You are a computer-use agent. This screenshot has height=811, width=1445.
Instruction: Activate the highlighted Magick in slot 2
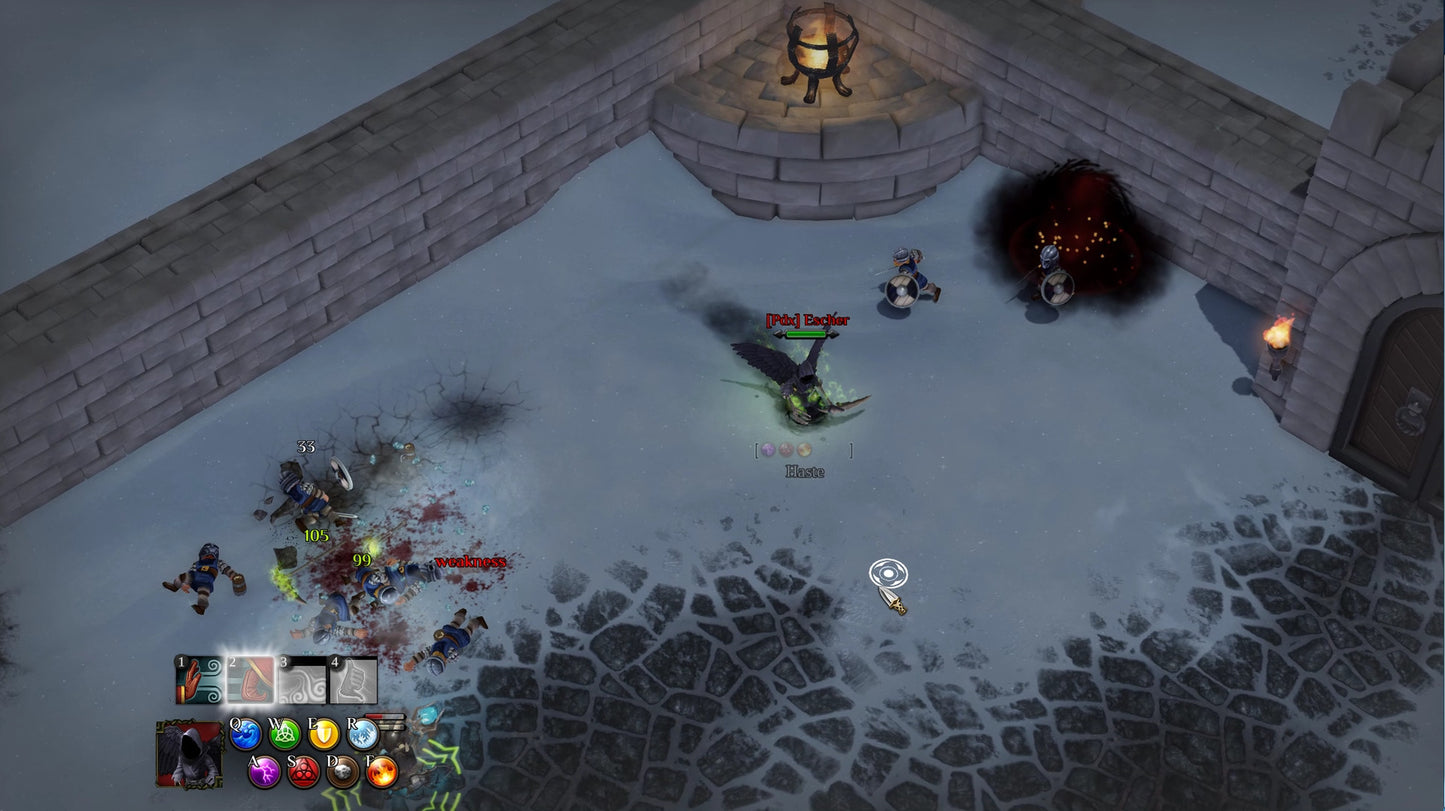tap(249, 679)
